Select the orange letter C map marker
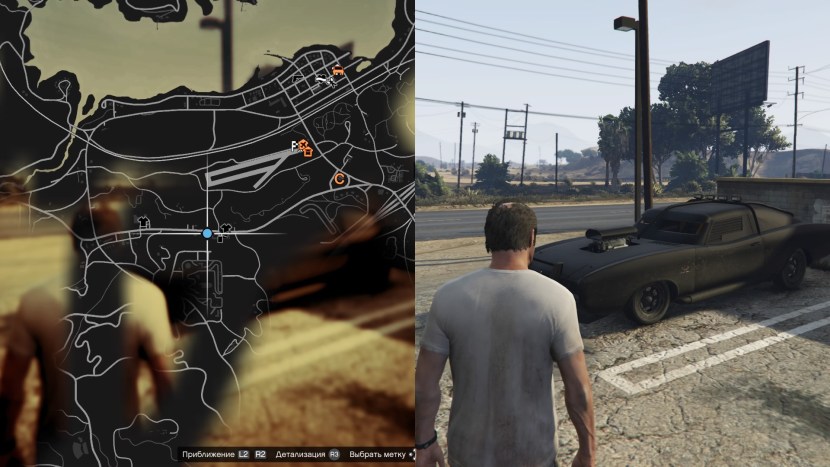The width and height of the screenshot is (830, 467). click(x=339, y=179)
